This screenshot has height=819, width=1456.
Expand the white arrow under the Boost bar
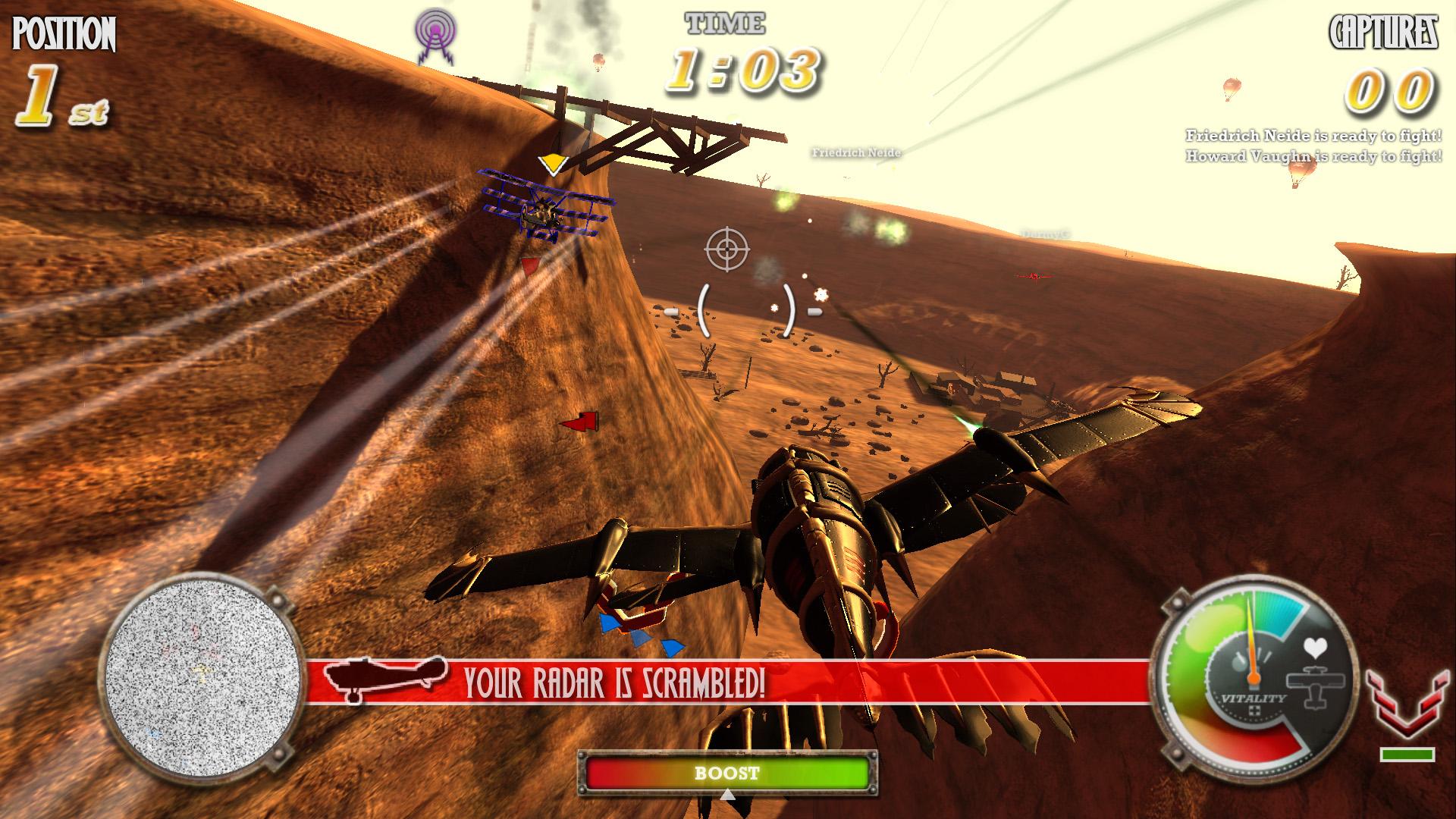[x=730, y=796]
